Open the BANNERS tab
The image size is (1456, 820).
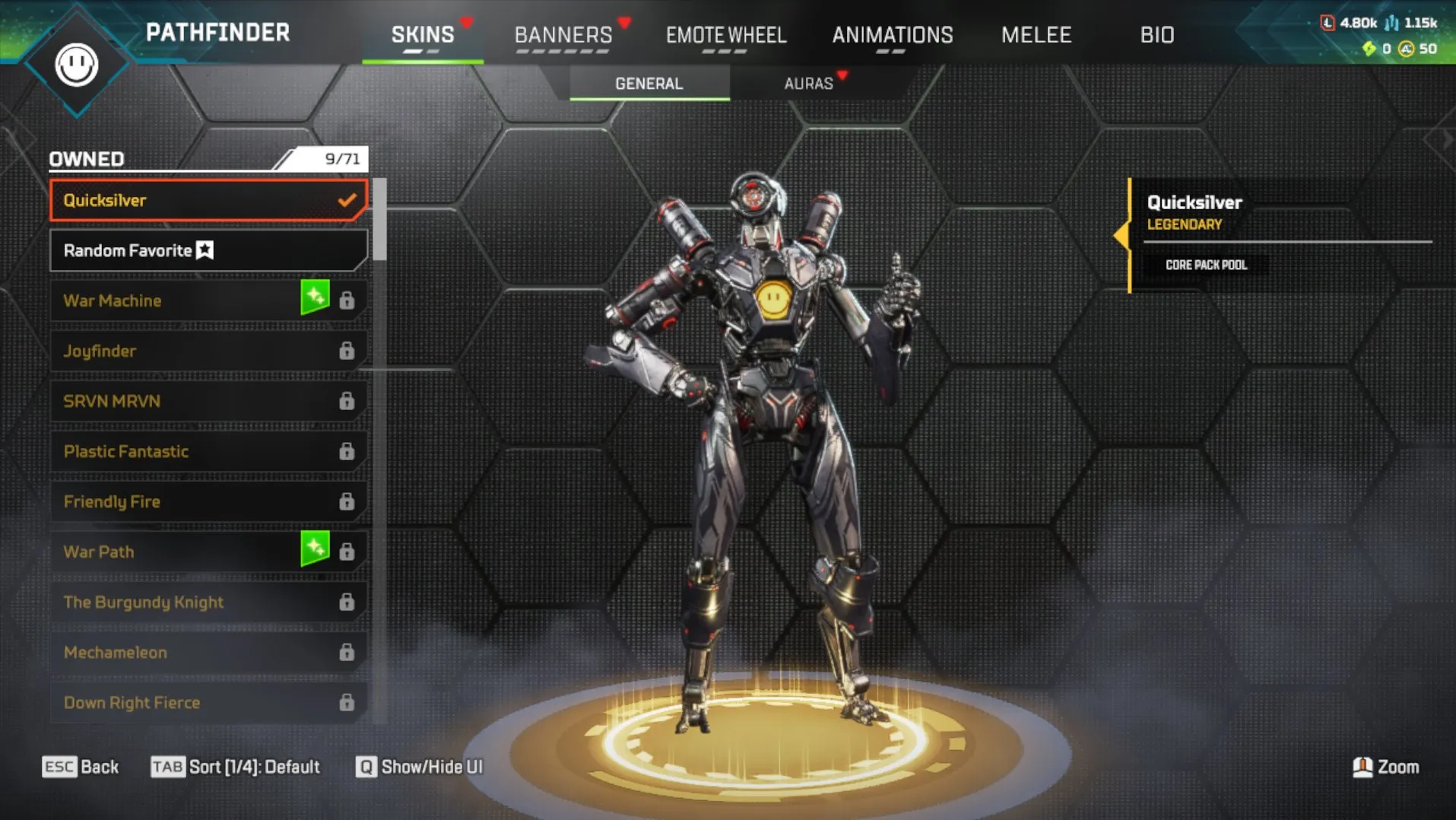point(563,34)
